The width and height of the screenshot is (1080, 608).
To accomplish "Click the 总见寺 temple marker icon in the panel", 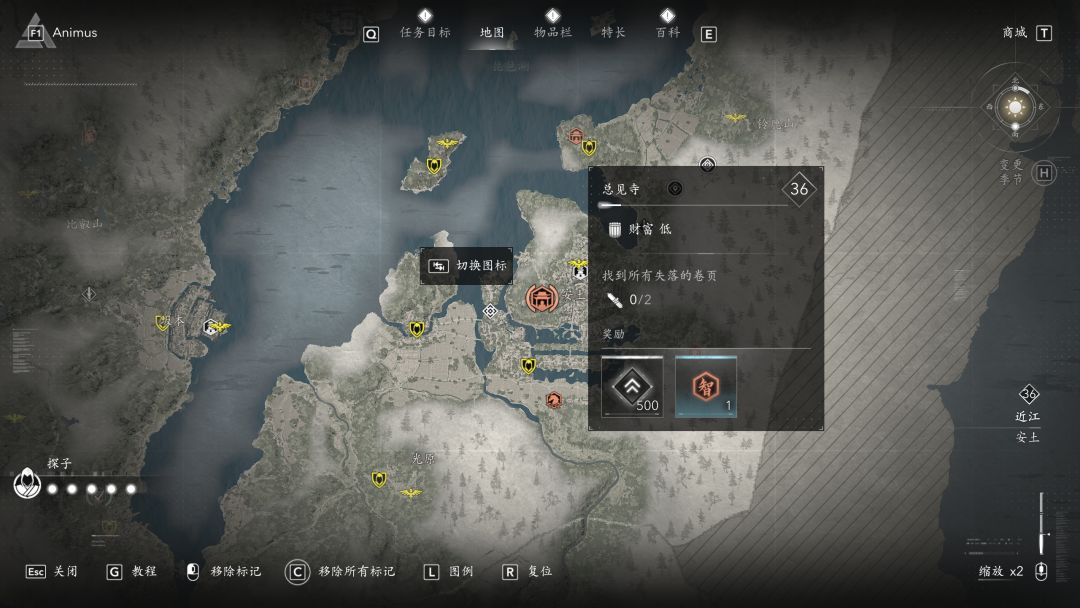I will pos(675,188).
